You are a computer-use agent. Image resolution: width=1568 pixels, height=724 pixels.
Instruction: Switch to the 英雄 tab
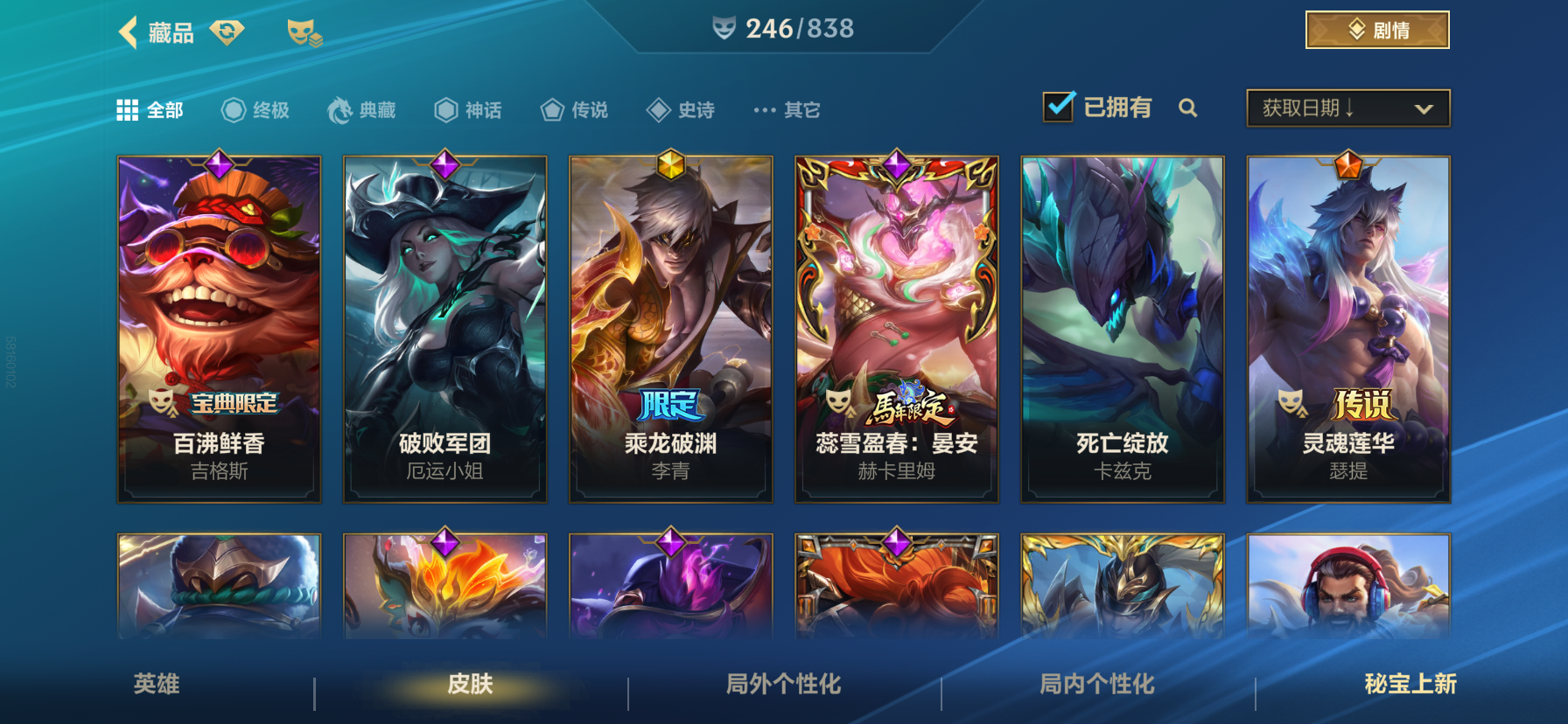point(158,686)
